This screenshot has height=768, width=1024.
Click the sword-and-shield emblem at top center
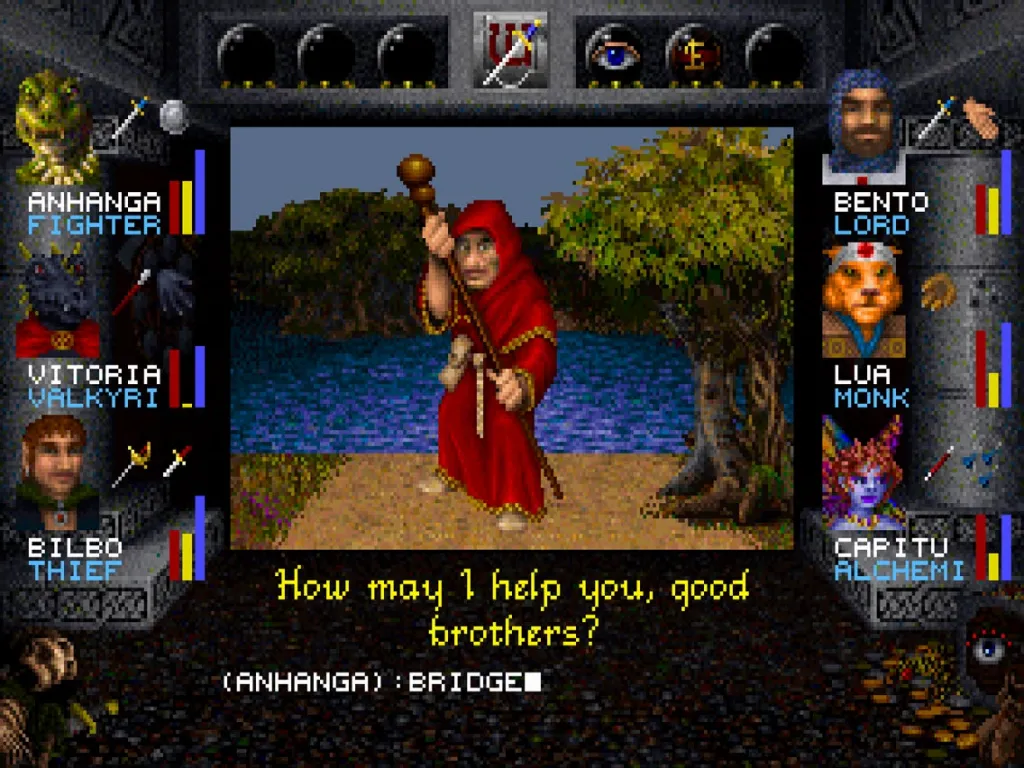pos(511,50)
